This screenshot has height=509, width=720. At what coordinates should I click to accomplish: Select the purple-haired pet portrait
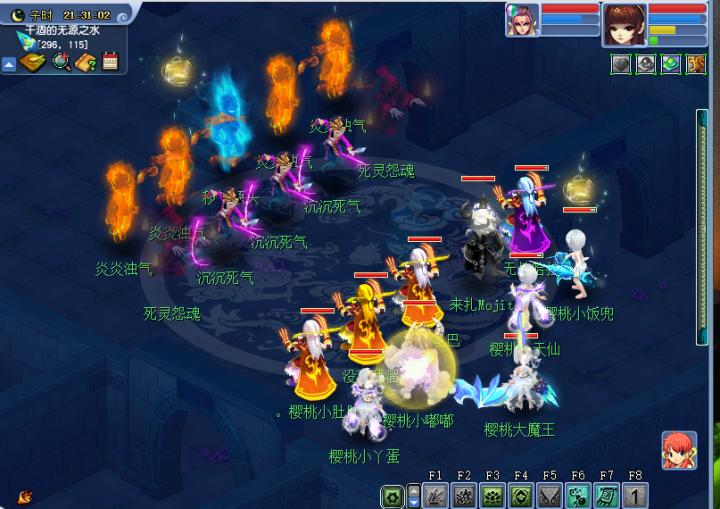521,20
